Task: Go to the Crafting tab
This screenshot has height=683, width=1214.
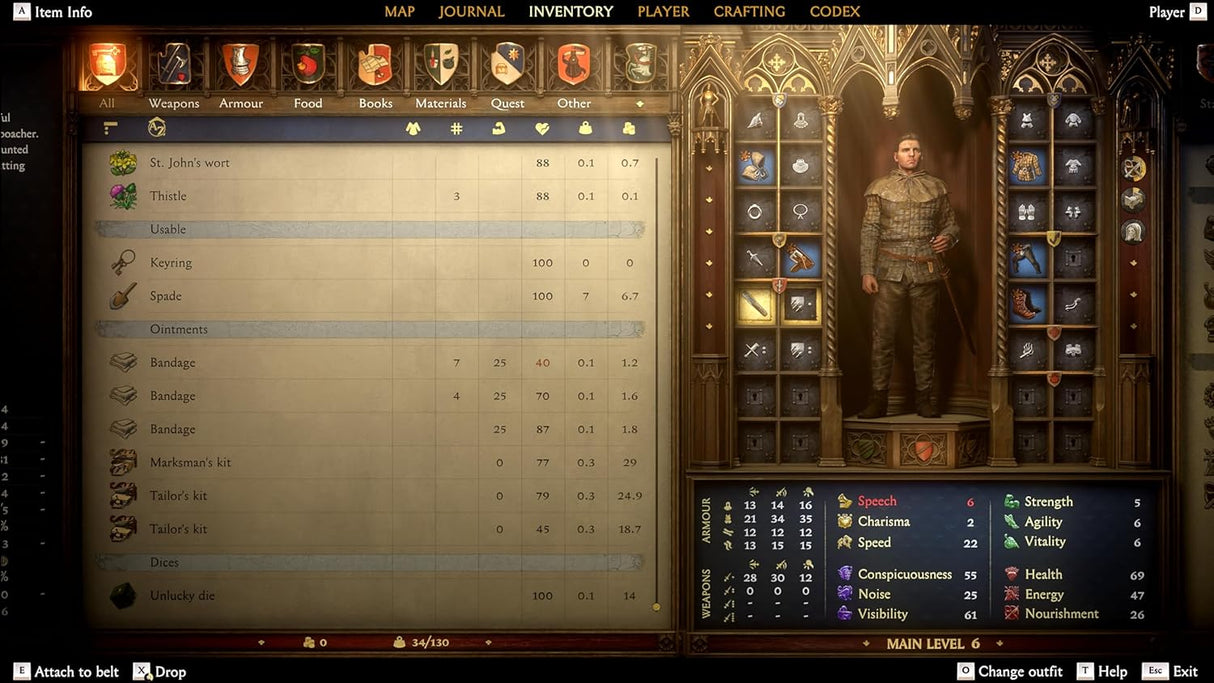Action: [749, 12]
